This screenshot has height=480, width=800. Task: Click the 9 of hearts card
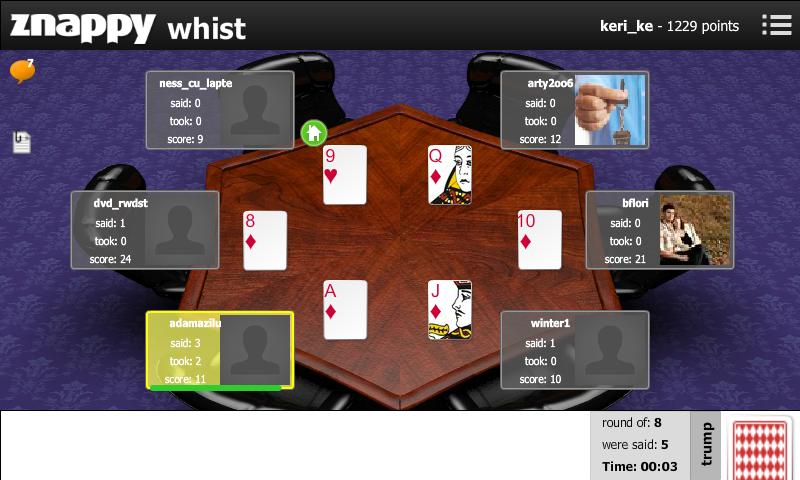pyautogui.click(x=345, y=175)
